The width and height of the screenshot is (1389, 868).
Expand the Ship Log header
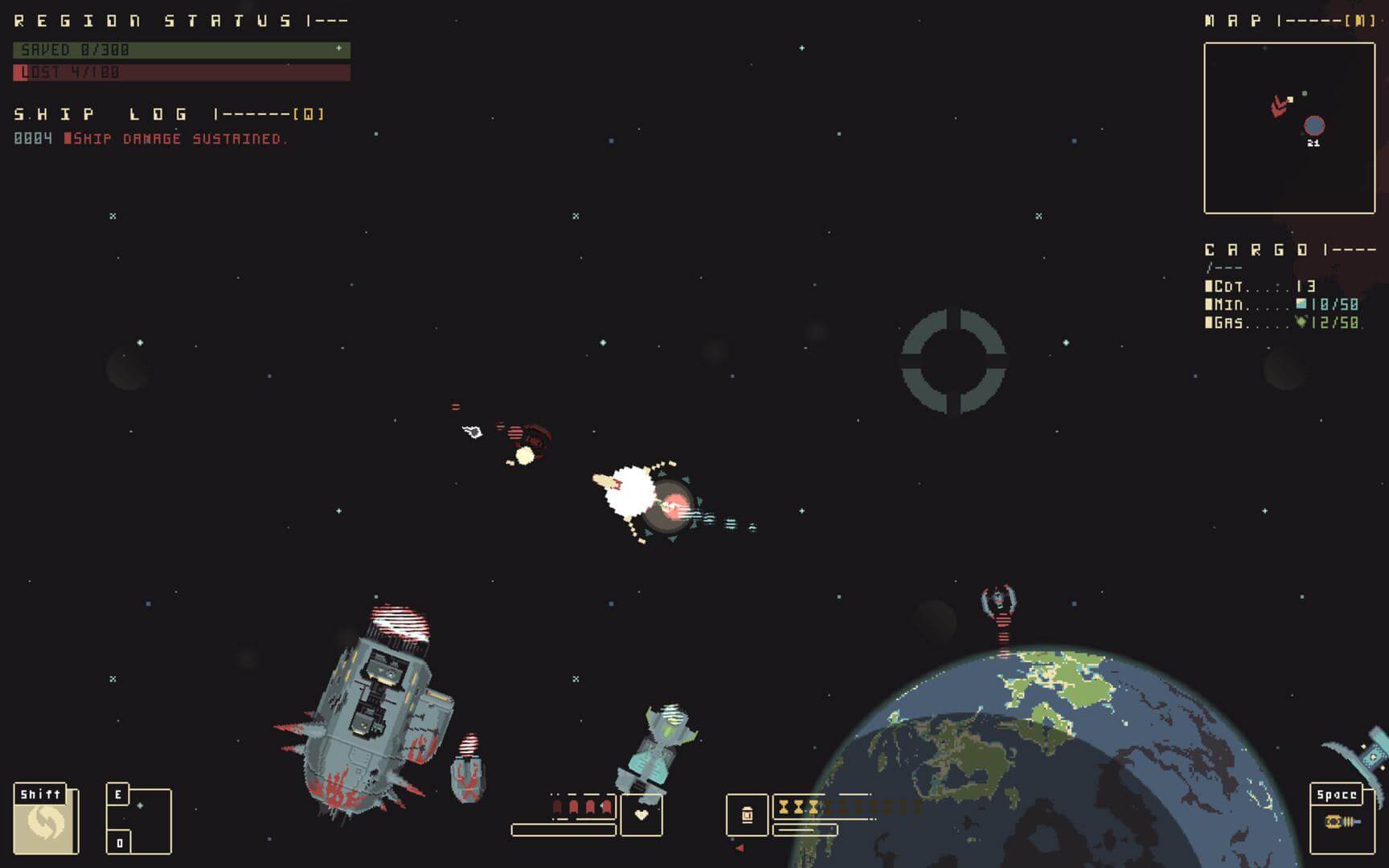169,114
